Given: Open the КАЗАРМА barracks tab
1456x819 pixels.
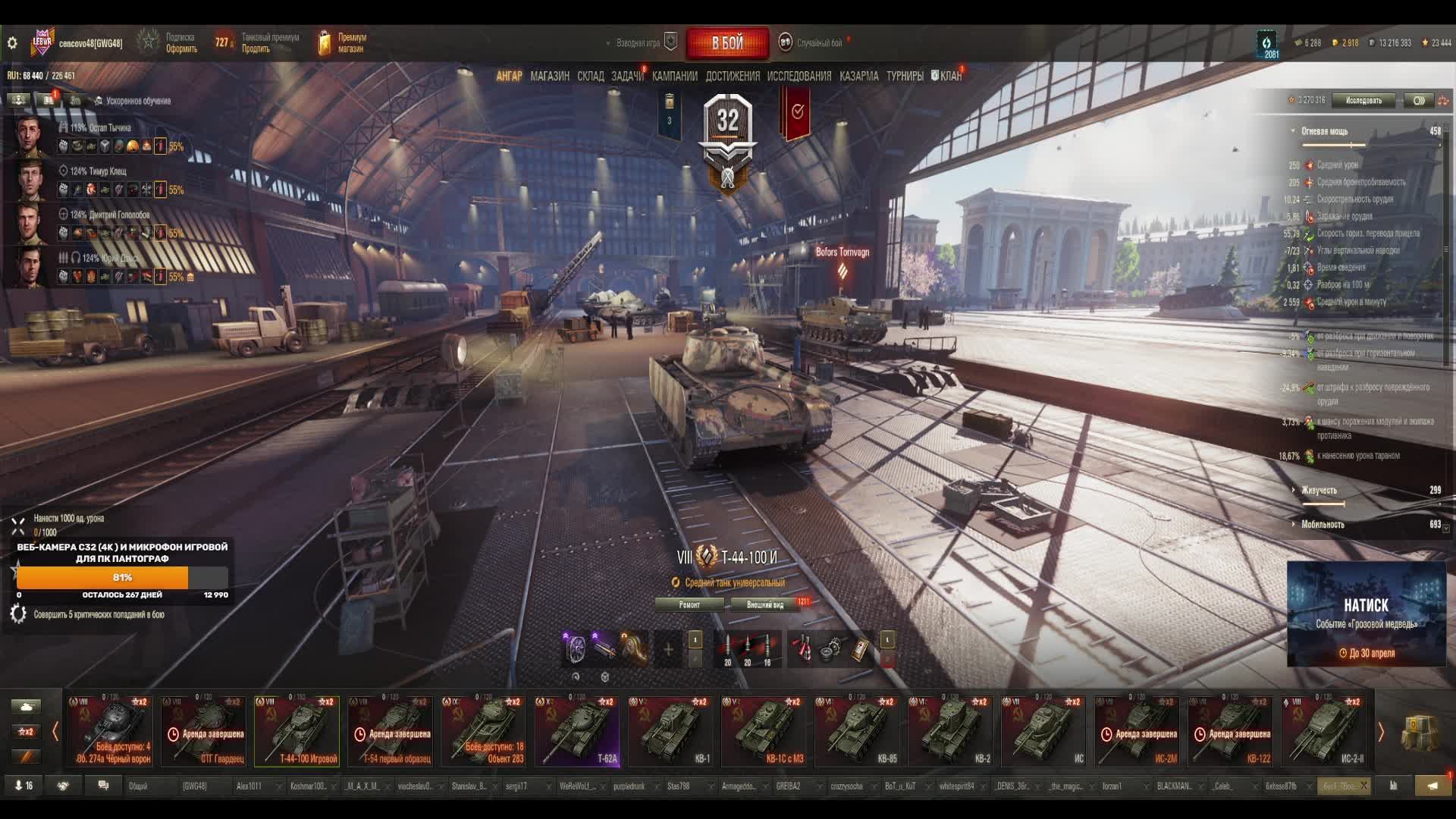Looking at the screenshot, I should pyautogui.click(x=858, y=76).
